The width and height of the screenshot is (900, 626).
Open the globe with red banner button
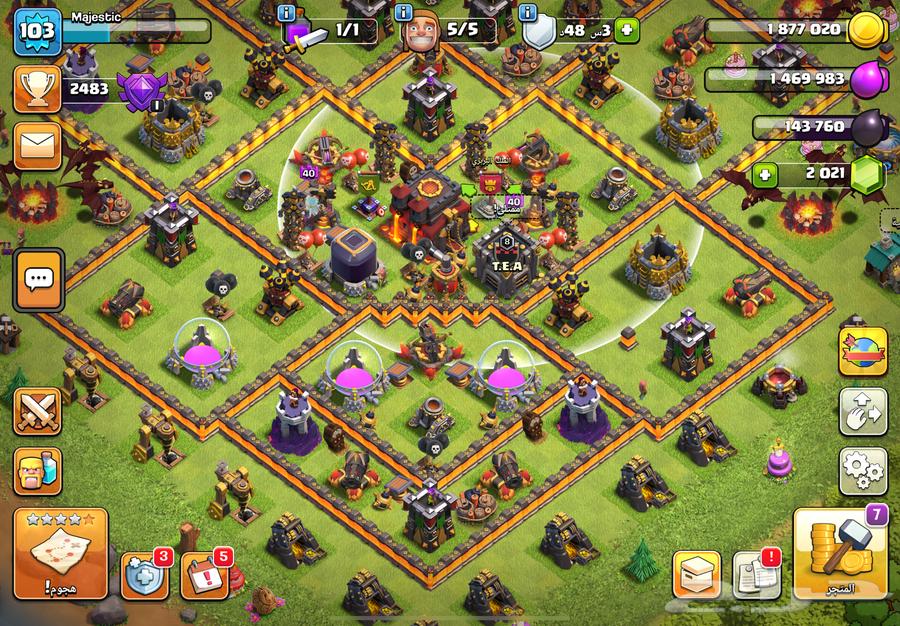pyautogui.click(x=862, y=352)
